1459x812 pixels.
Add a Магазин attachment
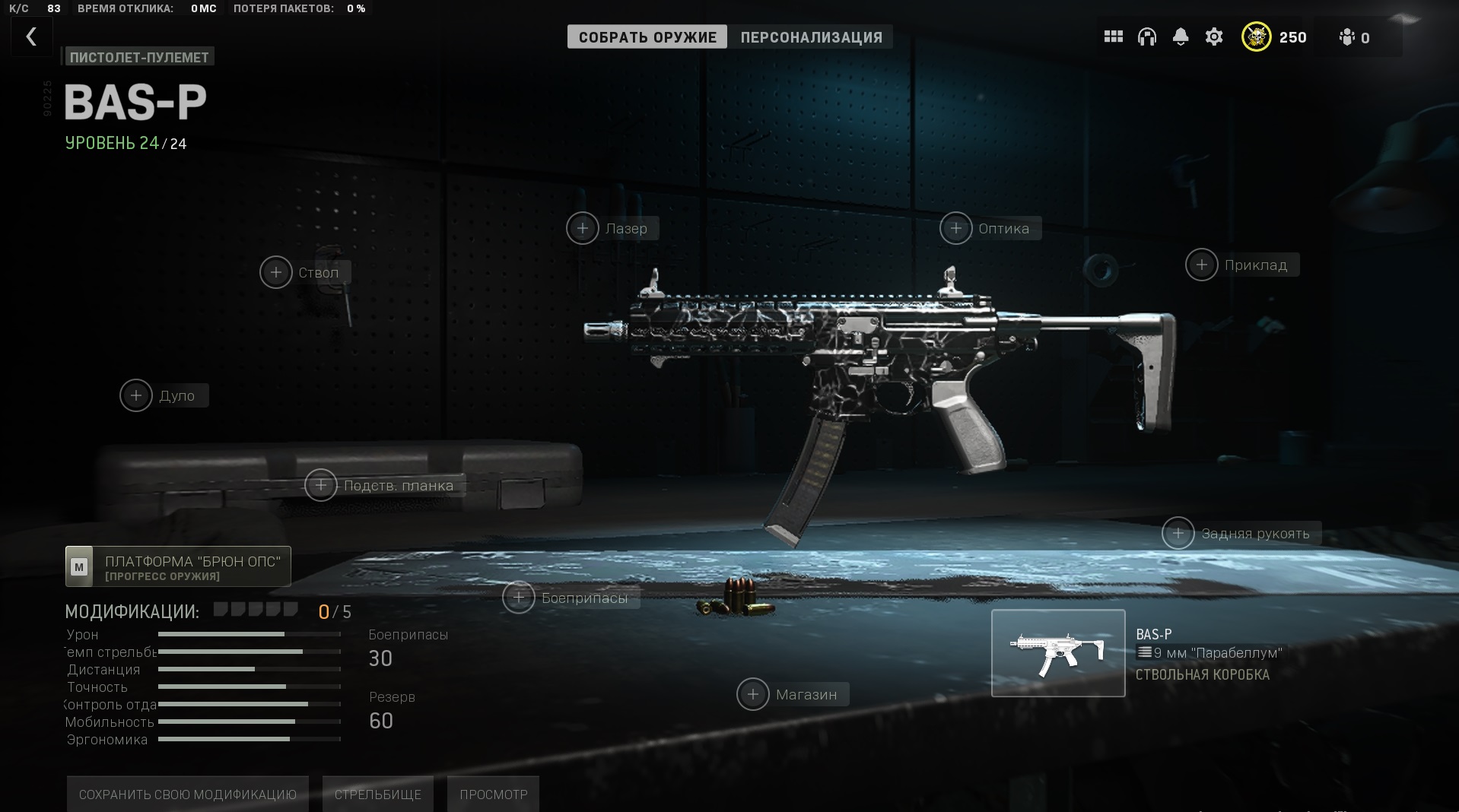pyautogui.click(x=753, y=694)
